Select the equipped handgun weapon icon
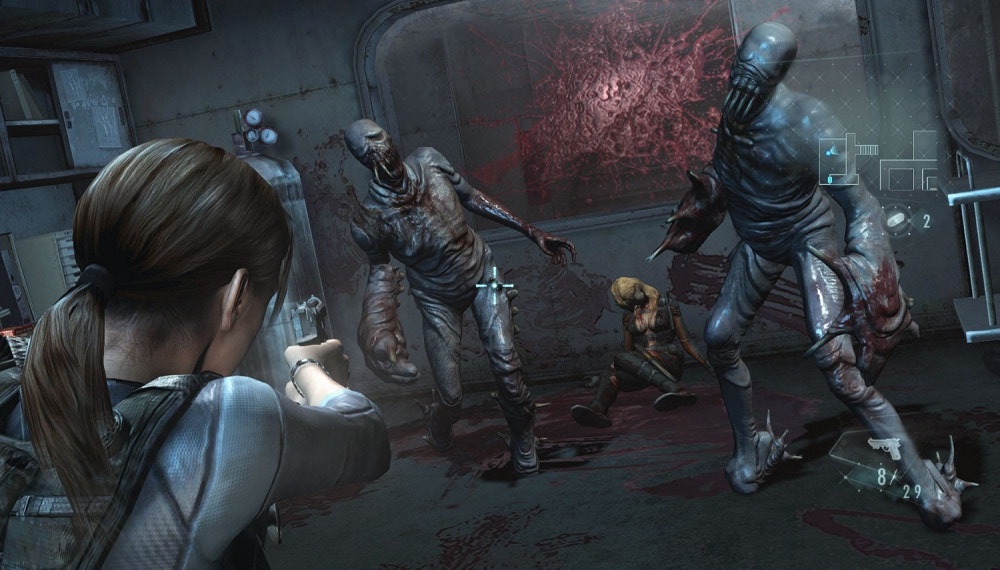Screen dimensions: 1000x570 pos(884,447)
